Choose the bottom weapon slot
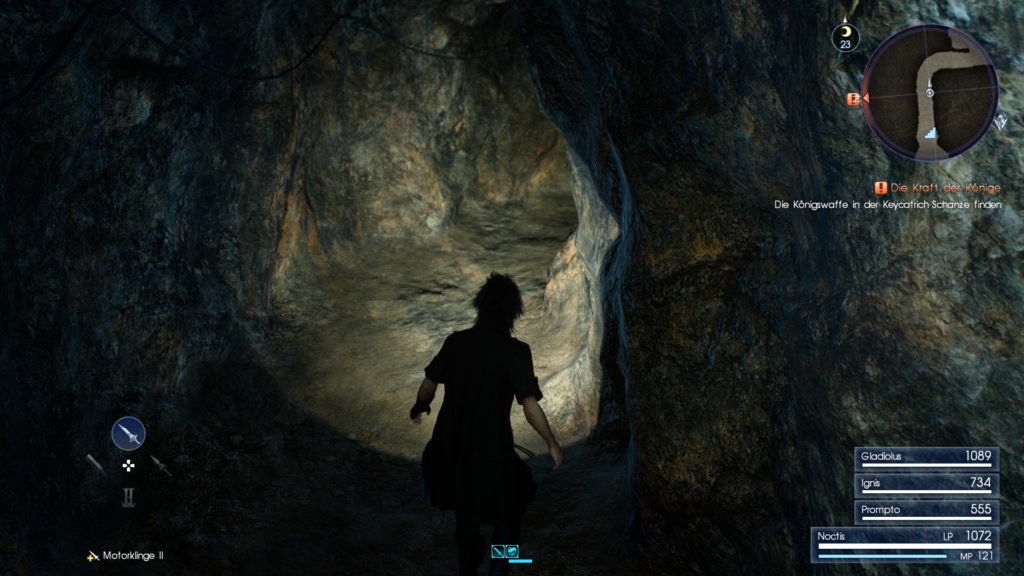Screen dimensions: 1024x576 128,496
